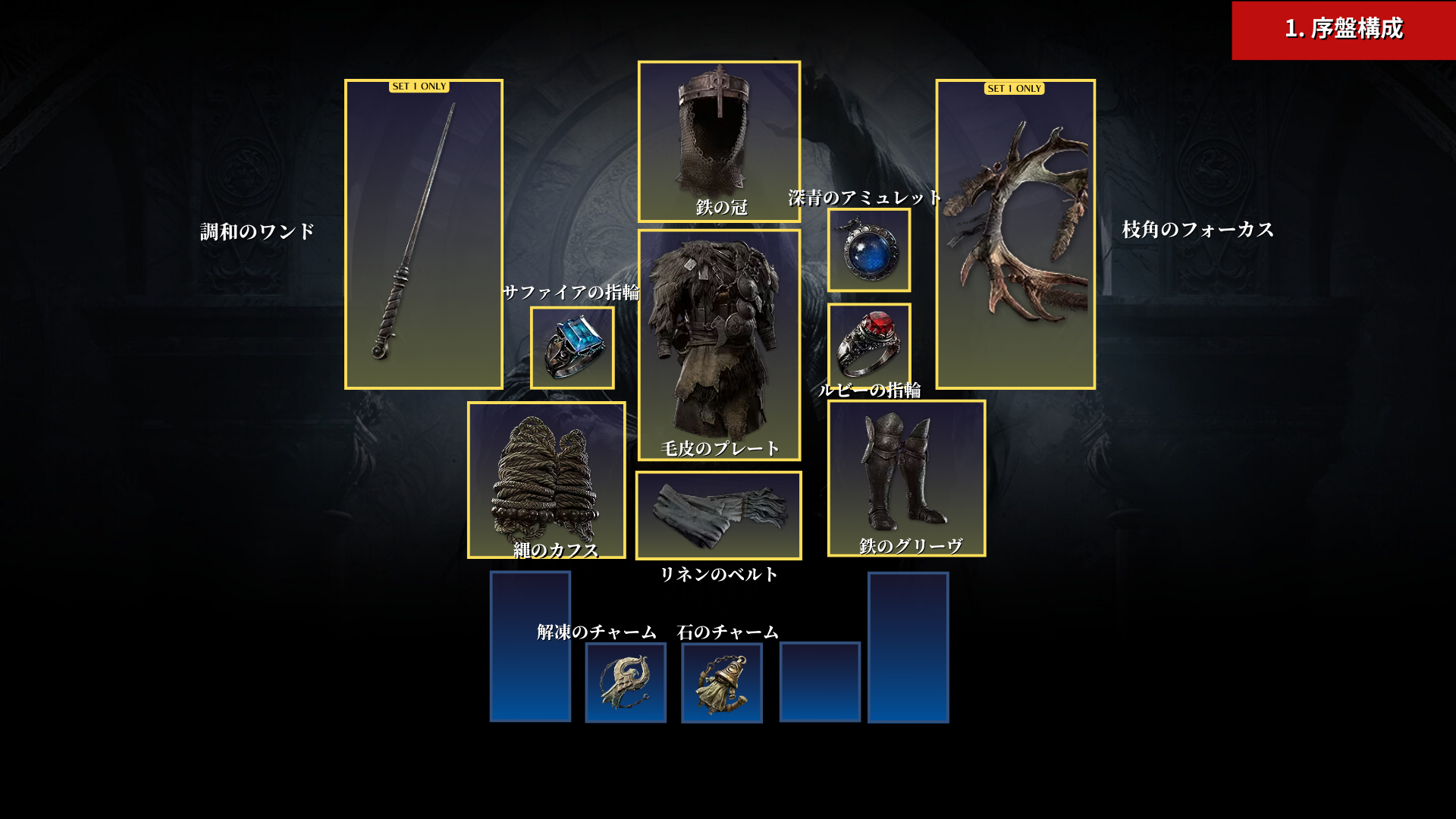Choose the 石のチャーム stone charm slot

[x=722, y=682]
